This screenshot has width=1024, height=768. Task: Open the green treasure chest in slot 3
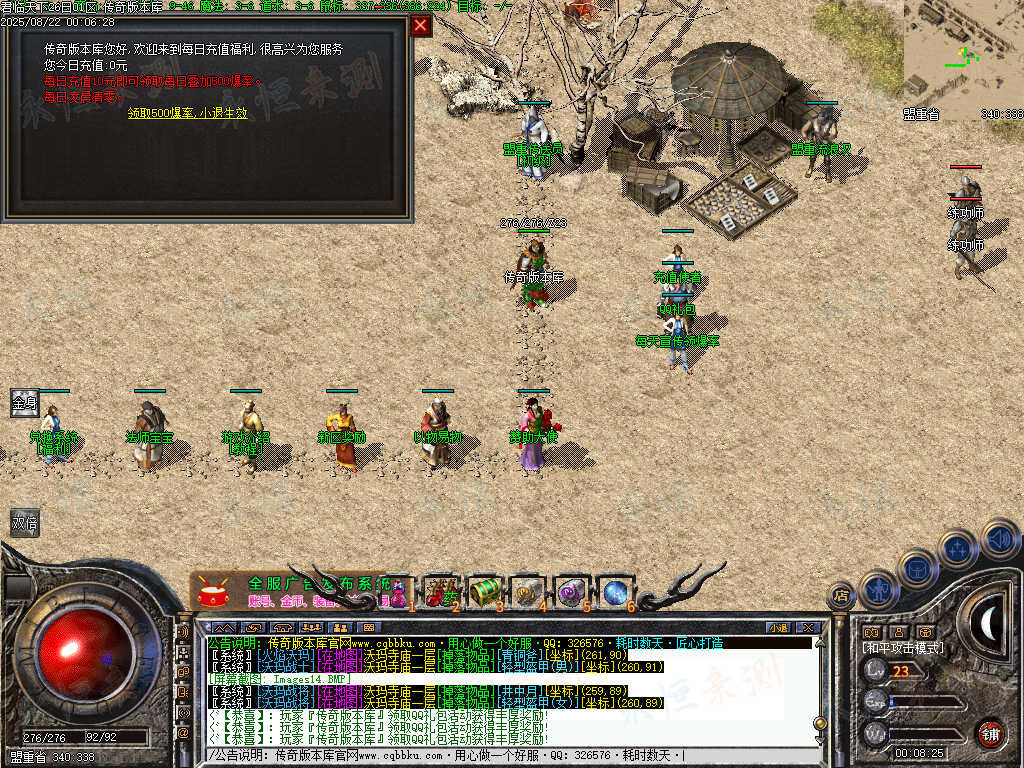[x=484, y=592]
